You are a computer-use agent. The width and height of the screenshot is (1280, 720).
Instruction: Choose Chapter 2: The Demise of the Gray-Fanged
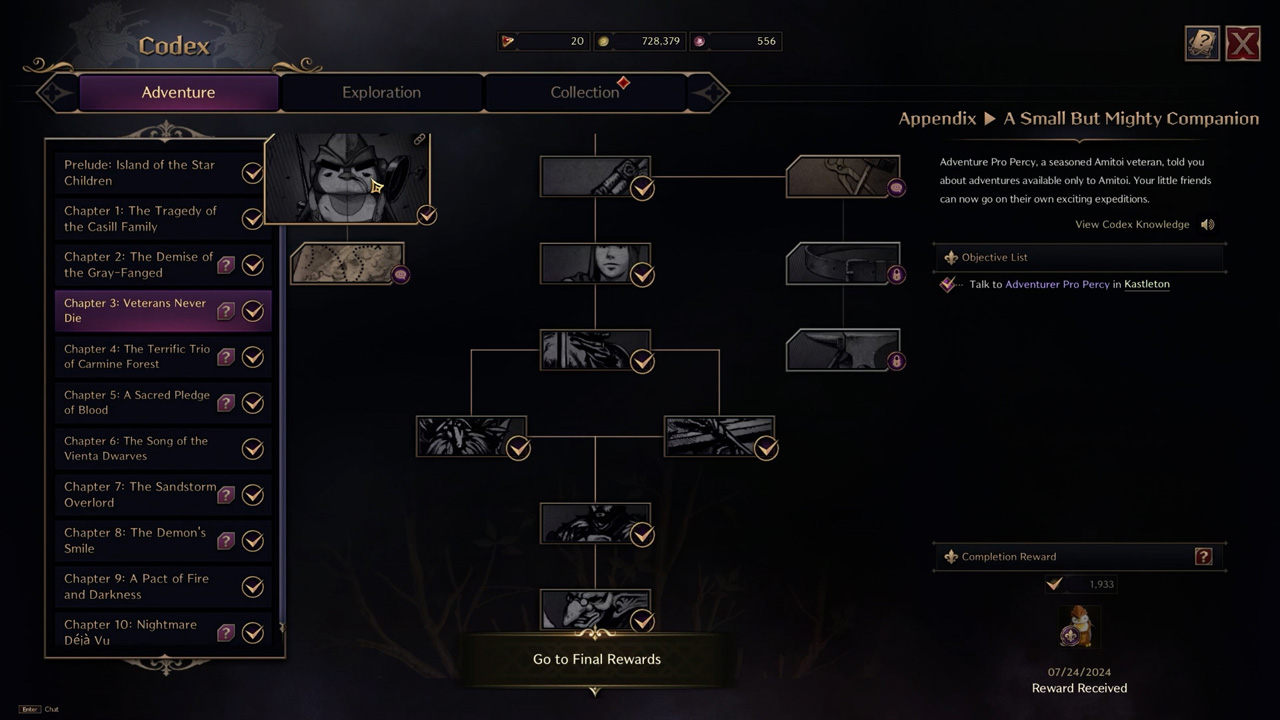(138, 264)
